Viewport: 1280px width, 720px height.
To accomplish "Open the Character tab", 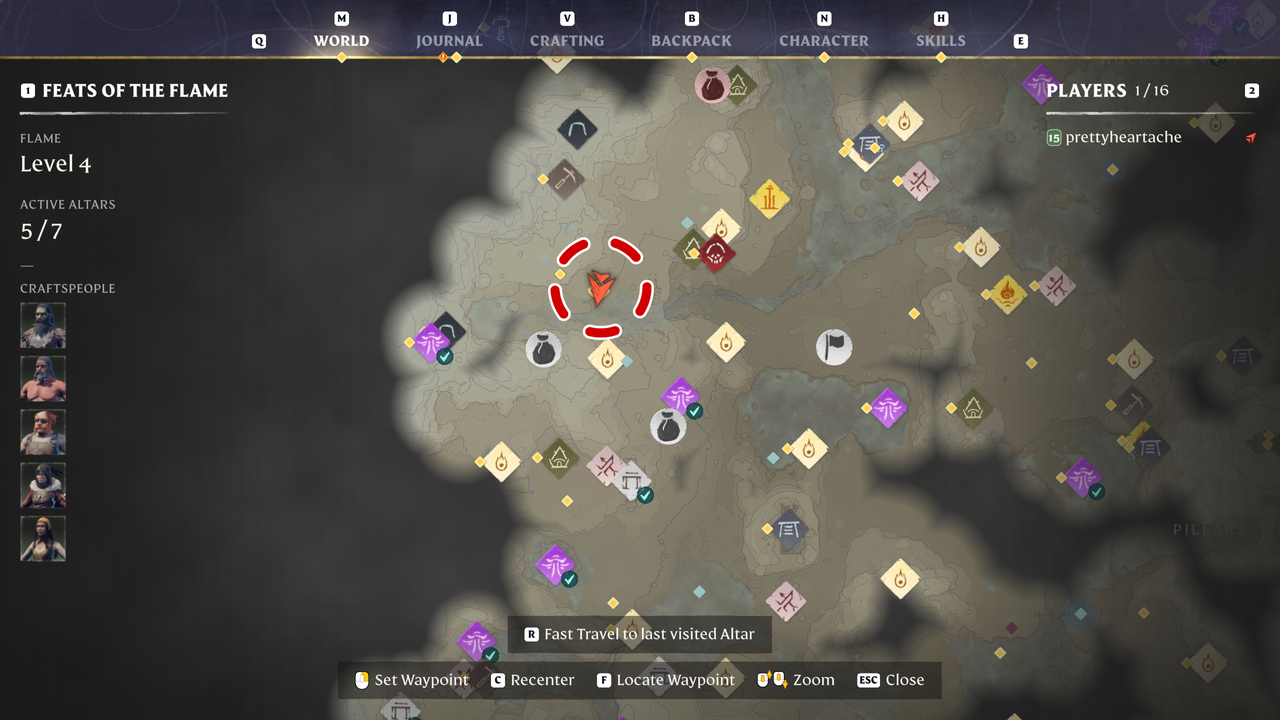I will 824,41.
